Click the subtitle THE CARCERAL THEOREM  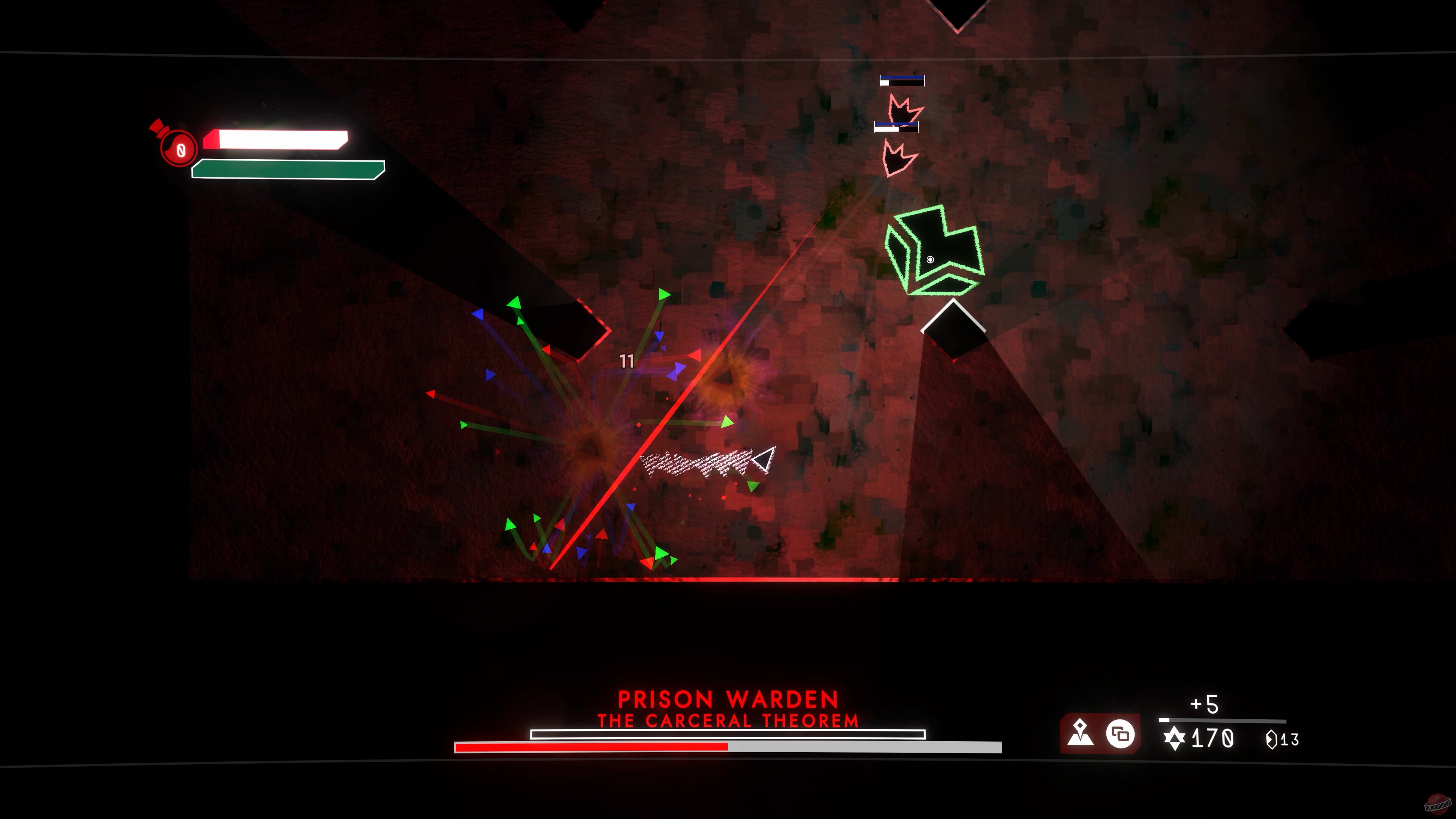728,721
